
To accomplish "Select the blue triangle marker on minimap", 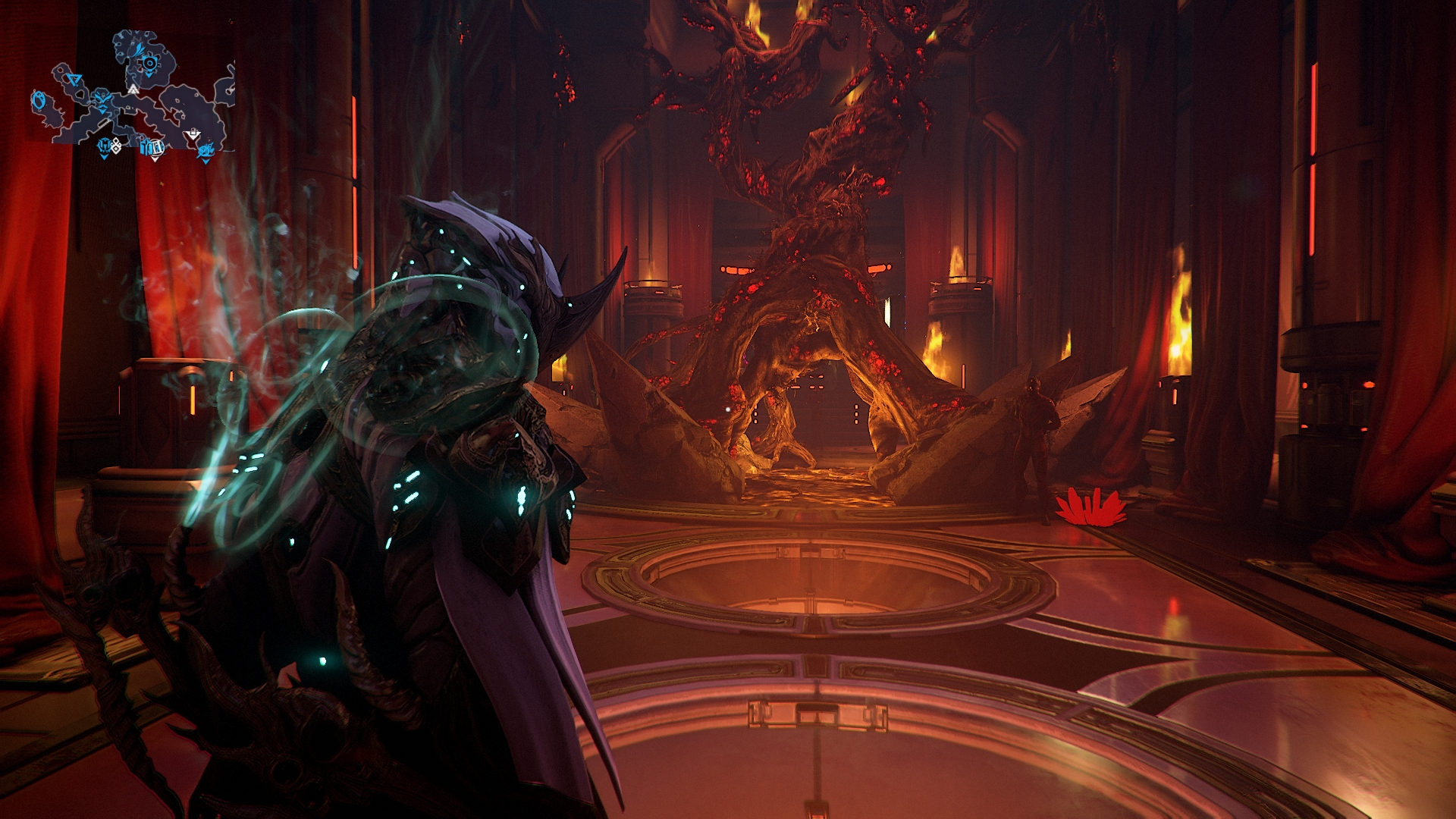I will pyautogui.click(x=74, y=80).
